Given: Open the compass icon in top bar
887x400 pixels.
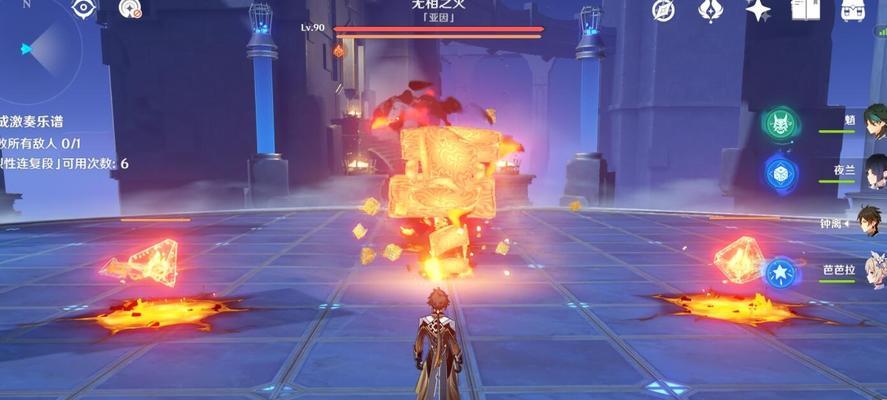Looking at the screenshot, I should pyautogui.click(x=662, y=10).
